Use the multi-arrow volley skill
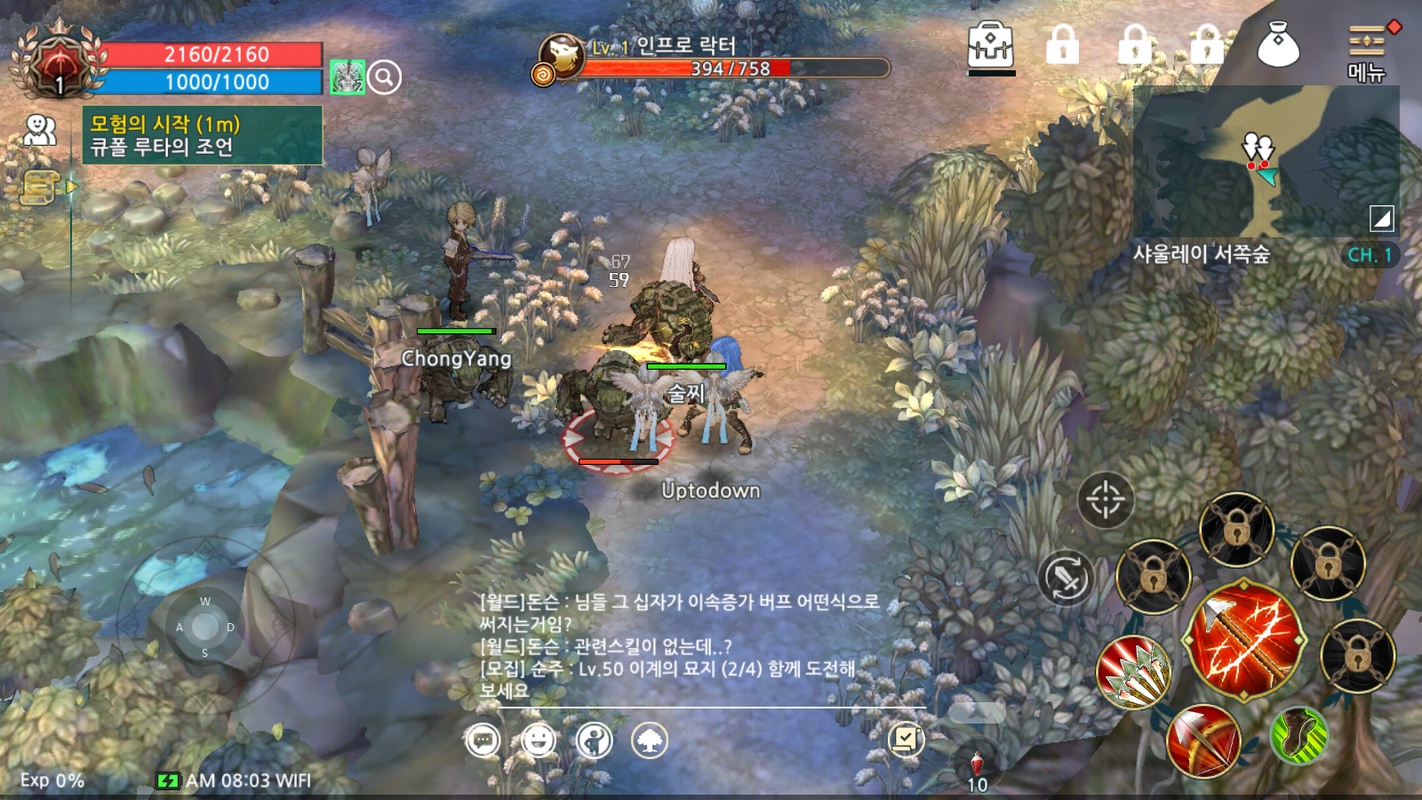1422x800 pixels. pyautogui.click(x=1134, y=672)
